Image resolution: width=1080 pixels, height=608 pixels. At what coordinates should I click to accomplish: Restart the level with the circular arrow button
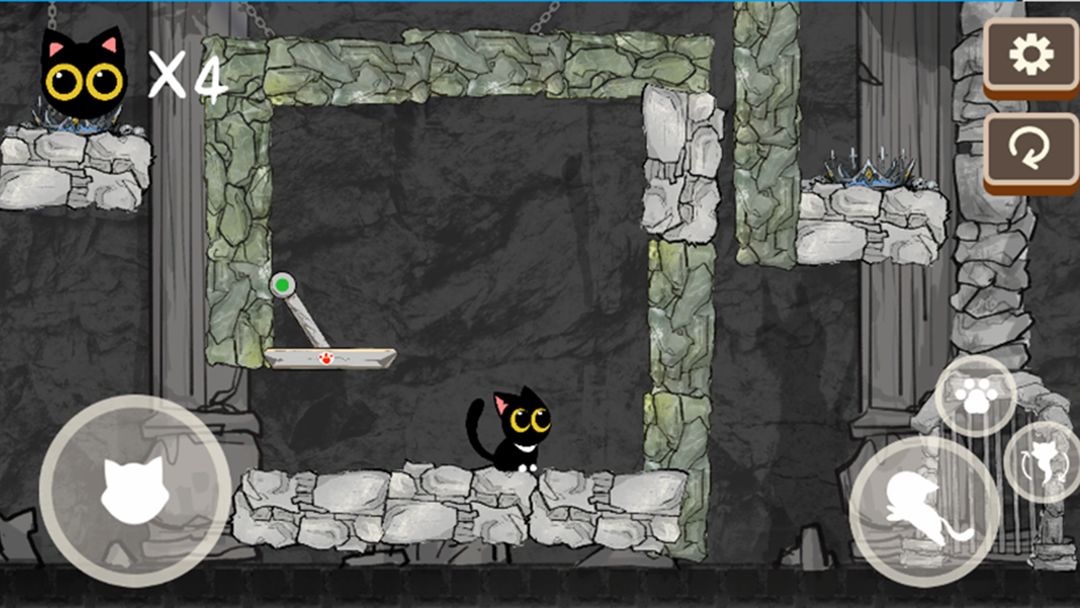(x=1030, y=148)
